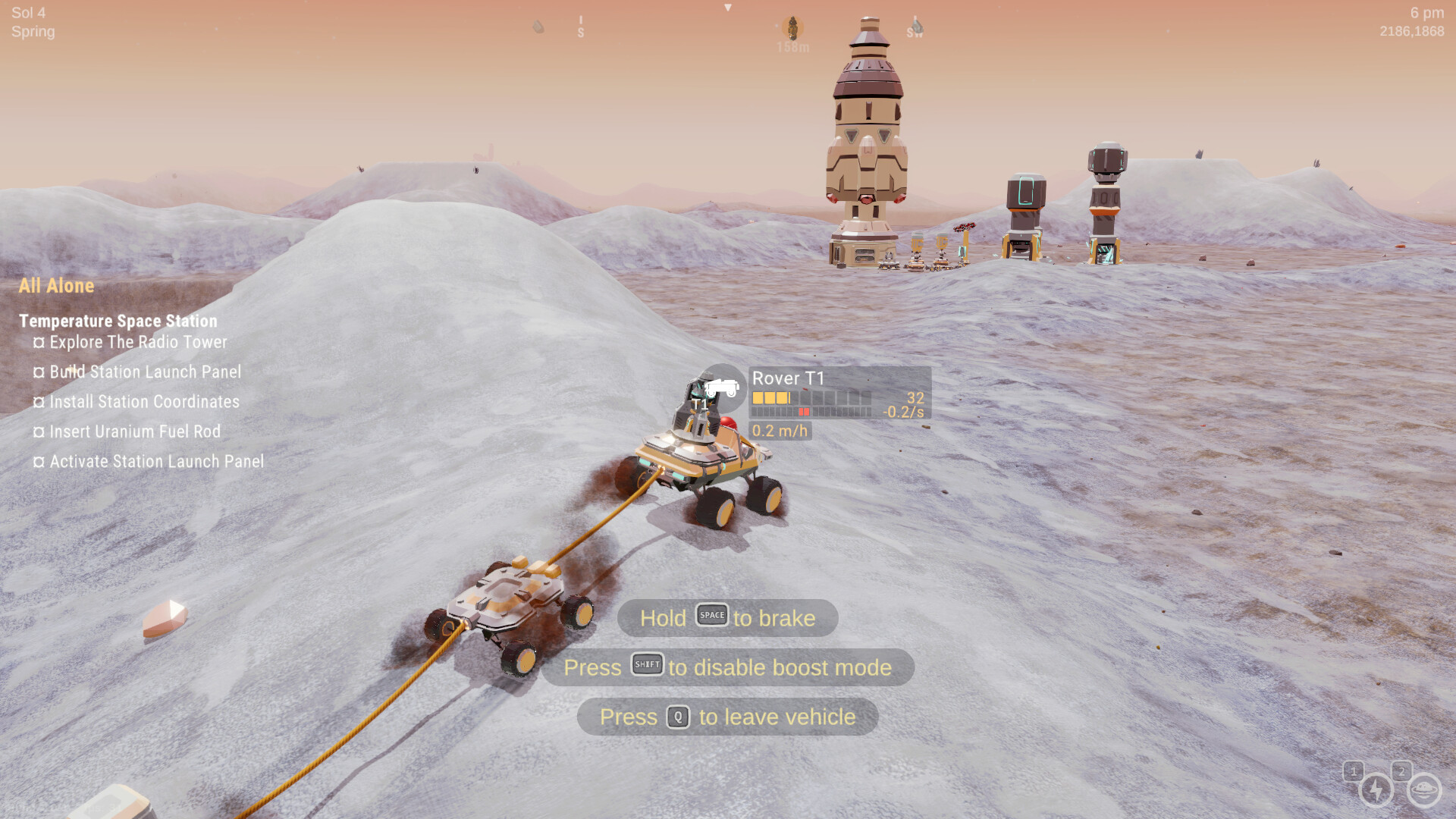Select the Activate Station Launch Panel objective
This screenshot has width=1456, height=819.
156,461
